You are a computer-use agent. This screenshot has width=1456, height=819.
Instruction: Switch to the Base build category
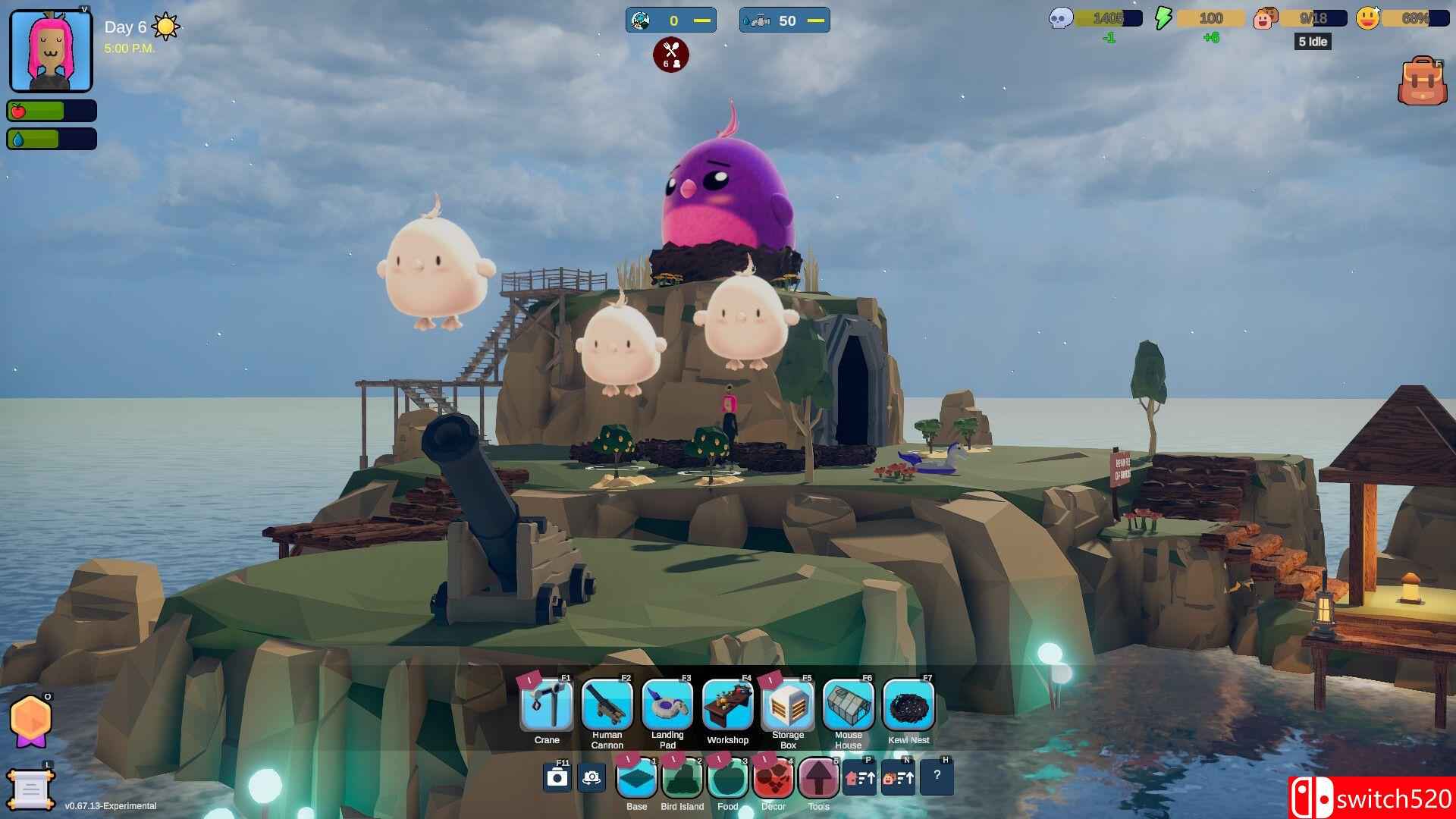pyautogui.click(x=637, y=778)
